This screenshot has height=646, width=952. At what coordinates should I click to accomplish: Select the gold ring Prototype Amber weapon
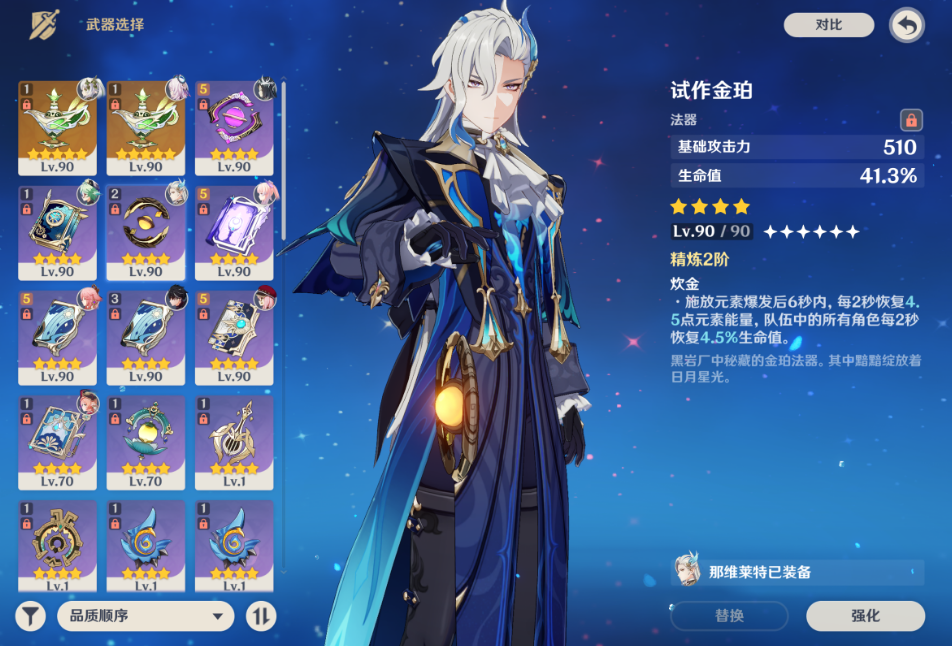click(146, 230)
